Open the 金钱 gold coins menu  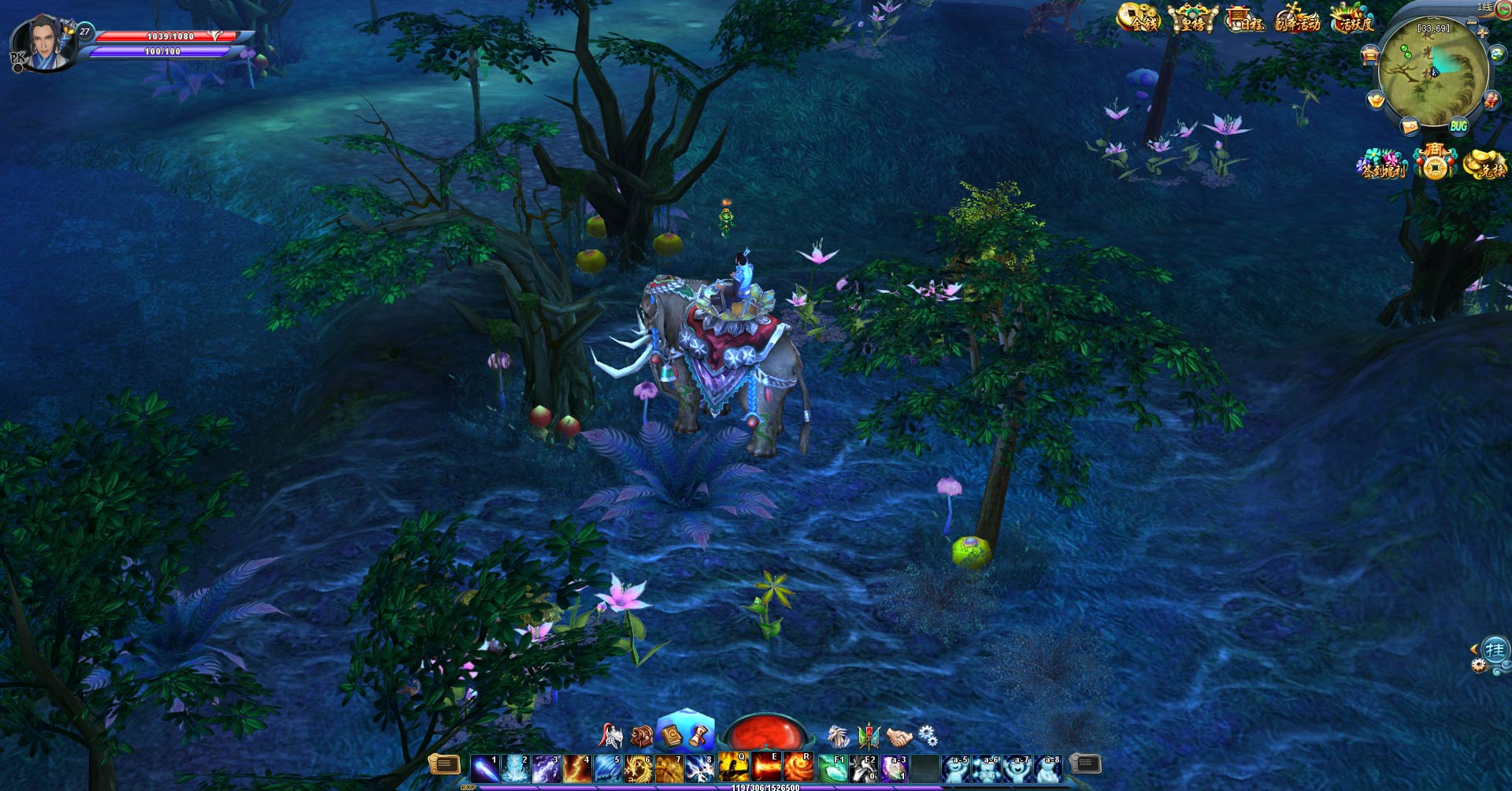pyautogui.click(x=1139, y=18)
